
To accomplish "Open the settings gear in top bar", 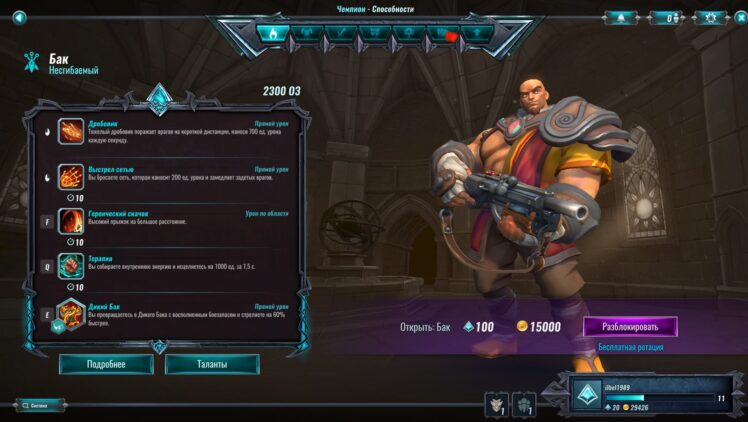I will tap(710, 17).
